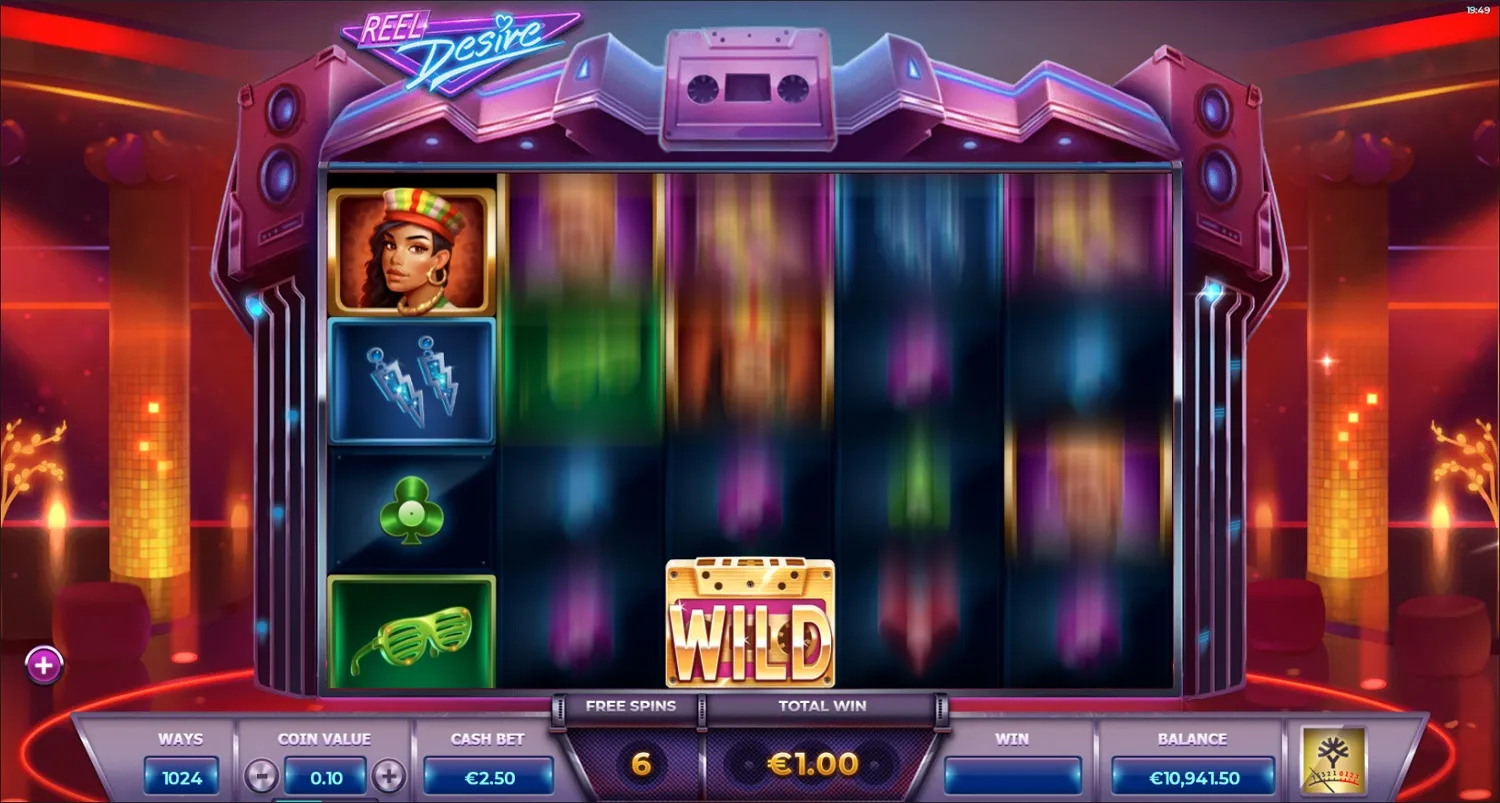Image resolution: width=1500 pixels, height=803 pixels.
Task: Click the cassette tape atop the machine
Action: tap(748, 90)
